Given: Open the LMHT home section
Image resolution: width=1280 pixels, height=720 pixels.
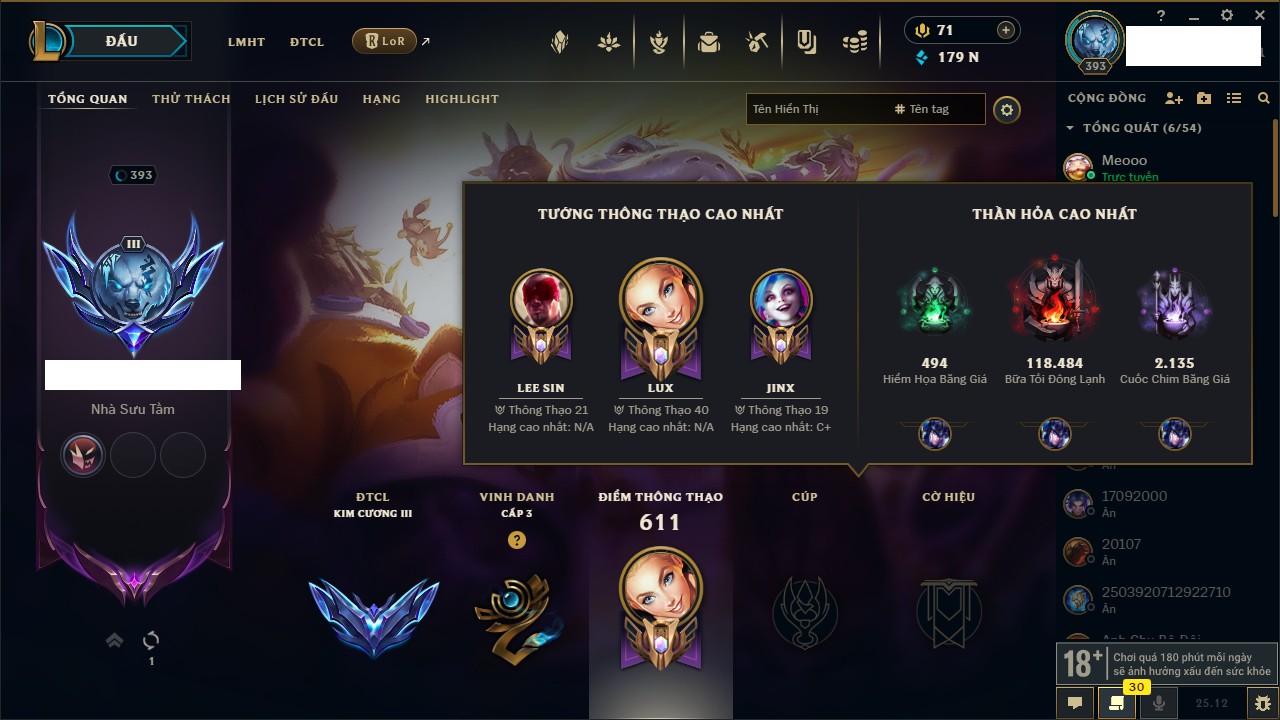Looking at the screenshot, I should click(246, 42).
